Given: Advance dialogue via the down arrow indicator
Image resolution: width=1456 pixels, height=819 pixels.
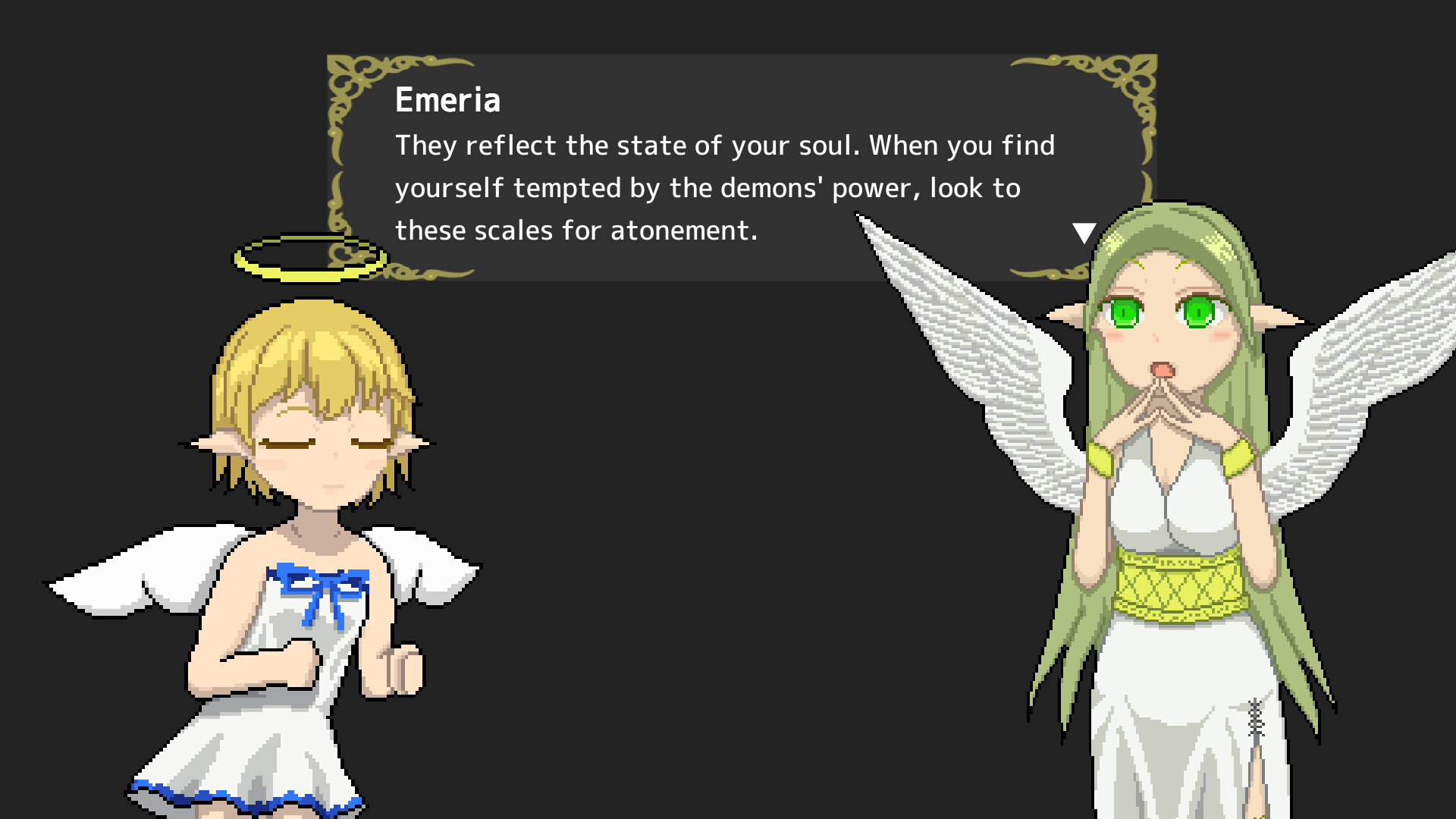Looking at the screenshot, I should coord(1084,231).
